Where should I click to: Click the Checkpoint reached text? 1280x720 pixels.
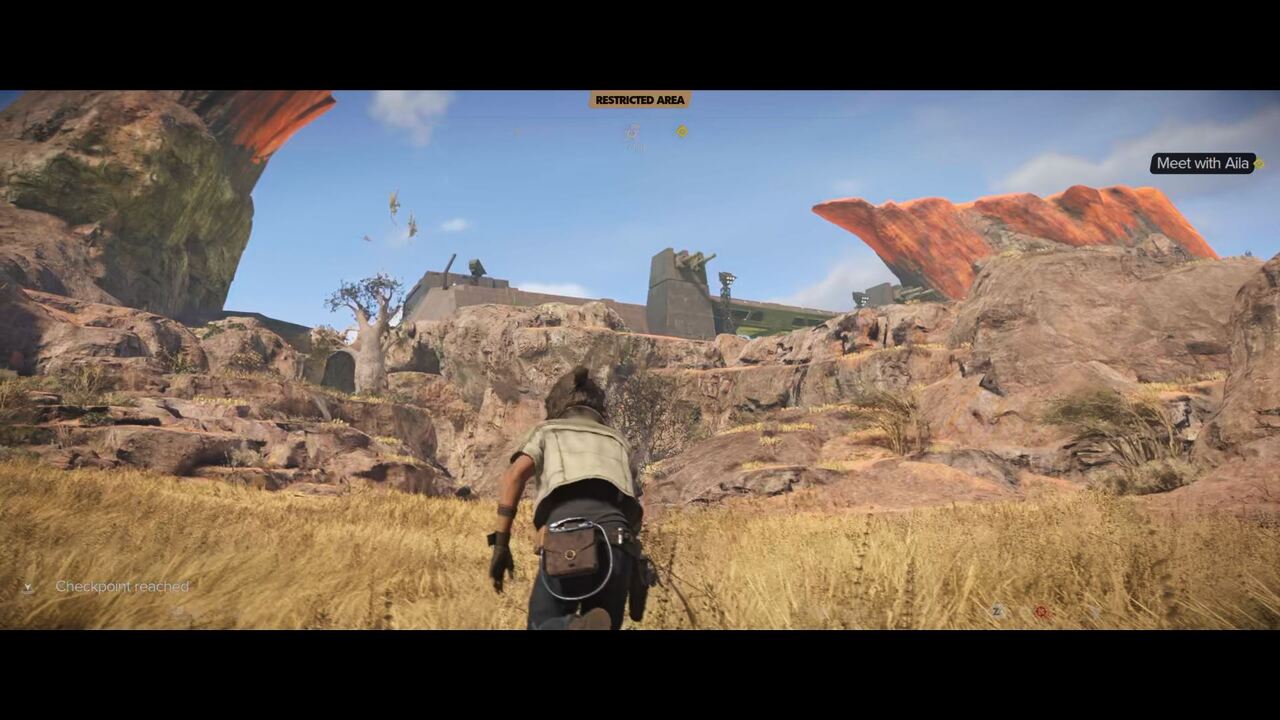coord(120,587)
